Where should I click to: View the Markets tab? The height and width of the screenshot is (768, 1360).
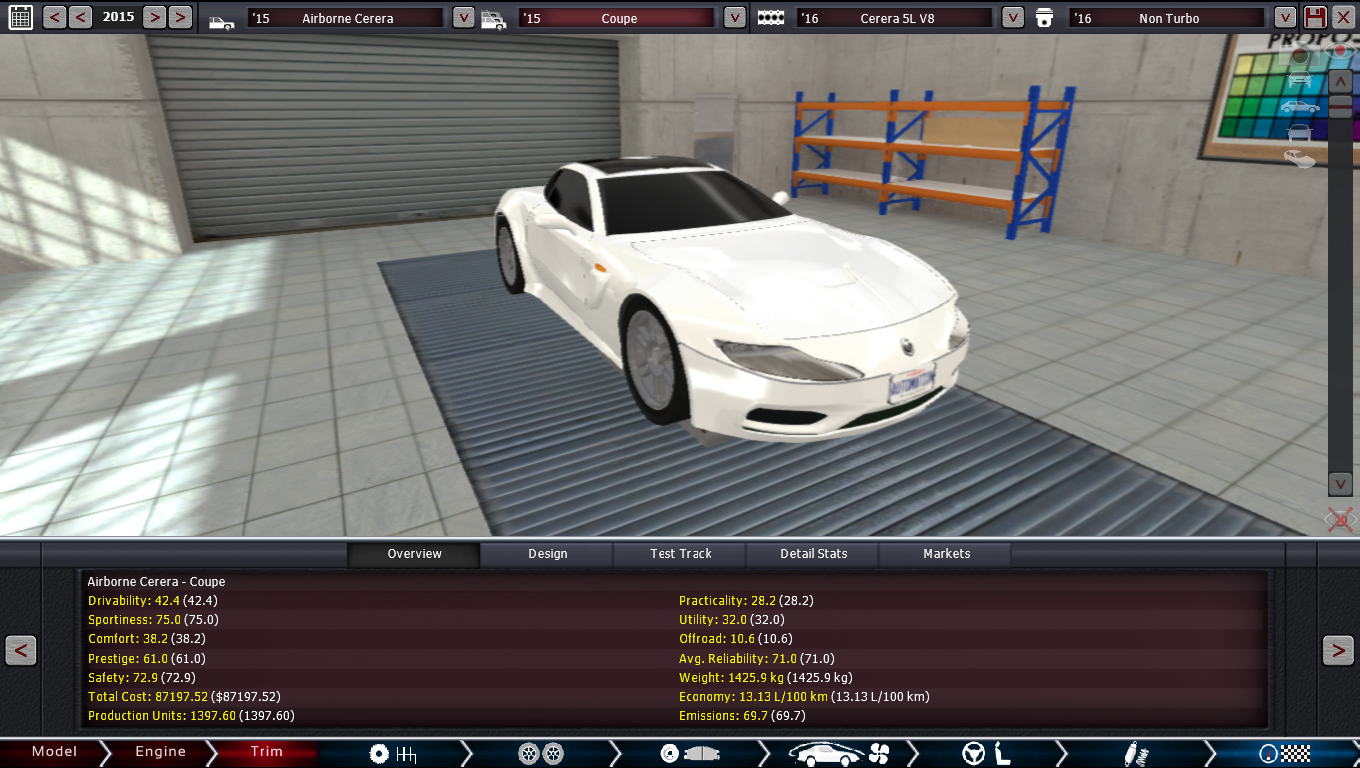(x=946, y=554)
